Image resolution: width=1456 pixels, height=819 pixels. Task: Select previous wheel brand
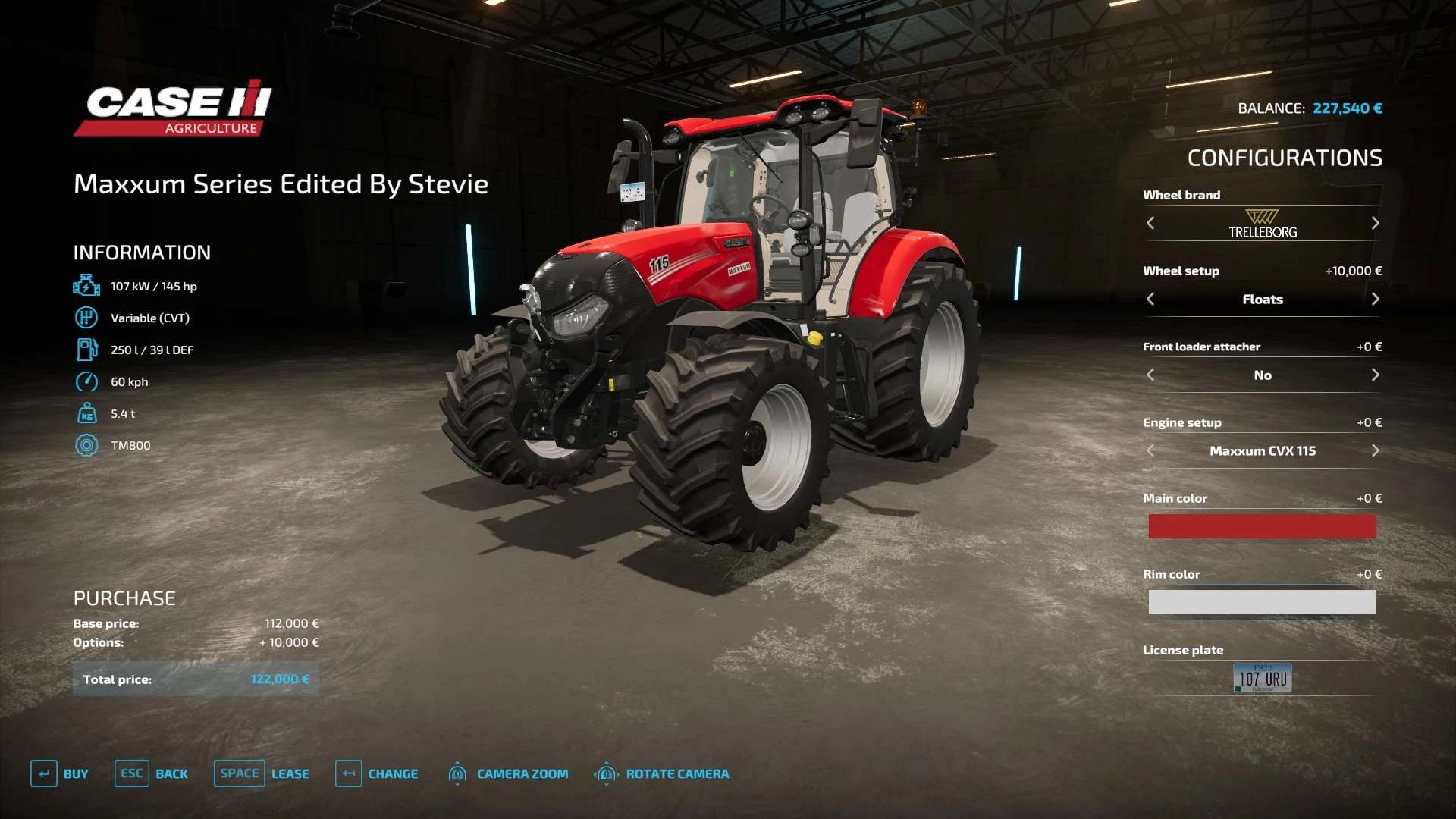1150,223
